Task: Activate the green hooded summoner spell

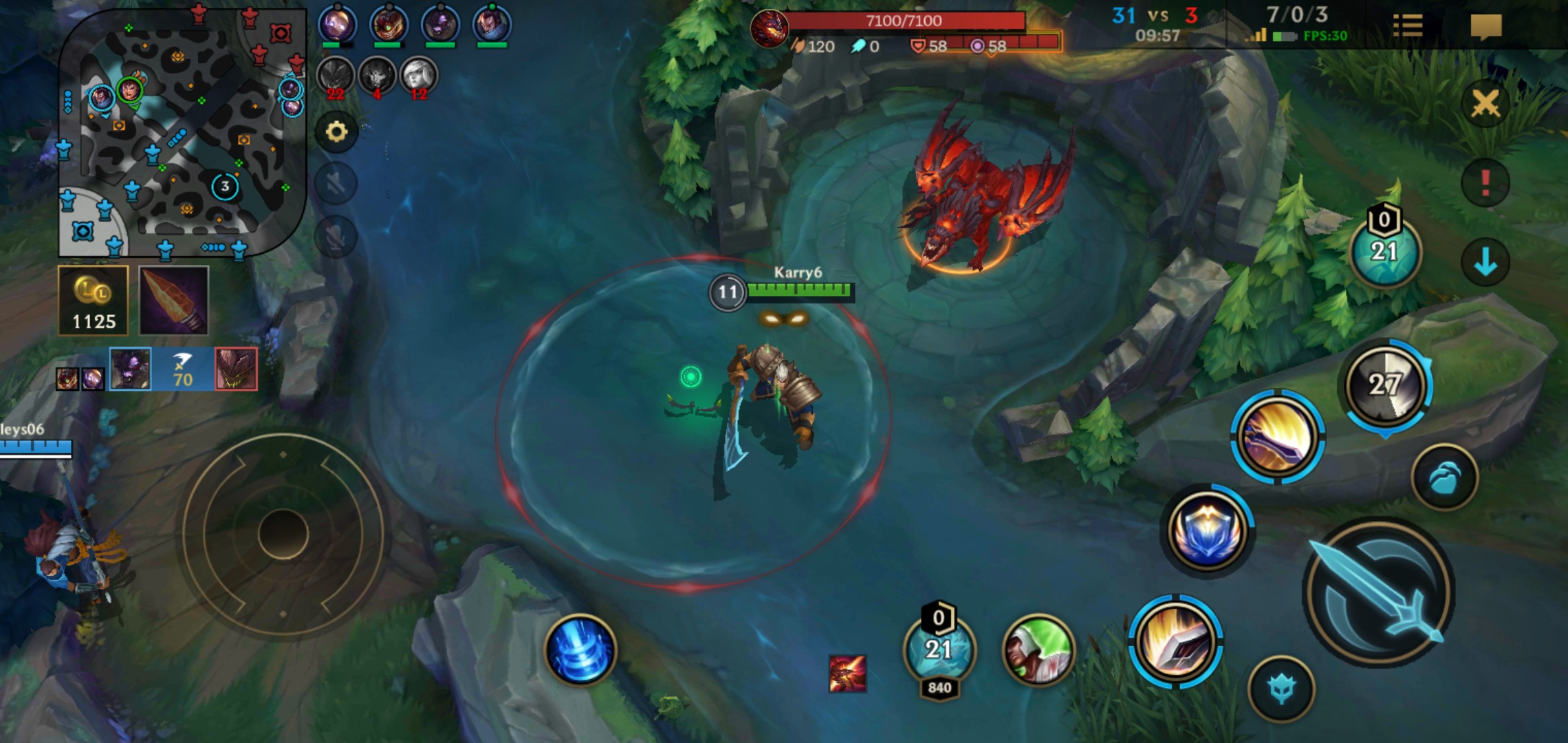Action: pyautogui.click(x=1038, y=650)
